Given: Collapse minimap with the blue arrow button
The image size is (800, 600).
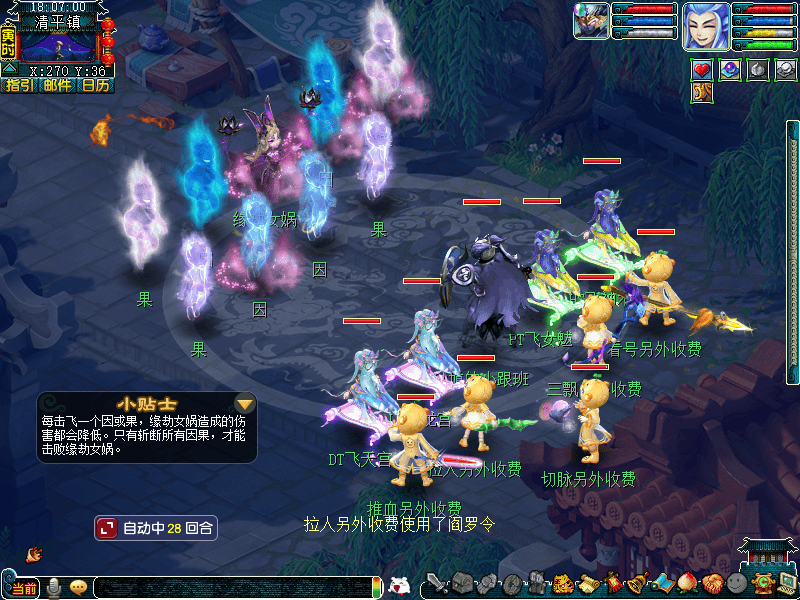Looking at the screenshot, I should click(x=8, y=69).
